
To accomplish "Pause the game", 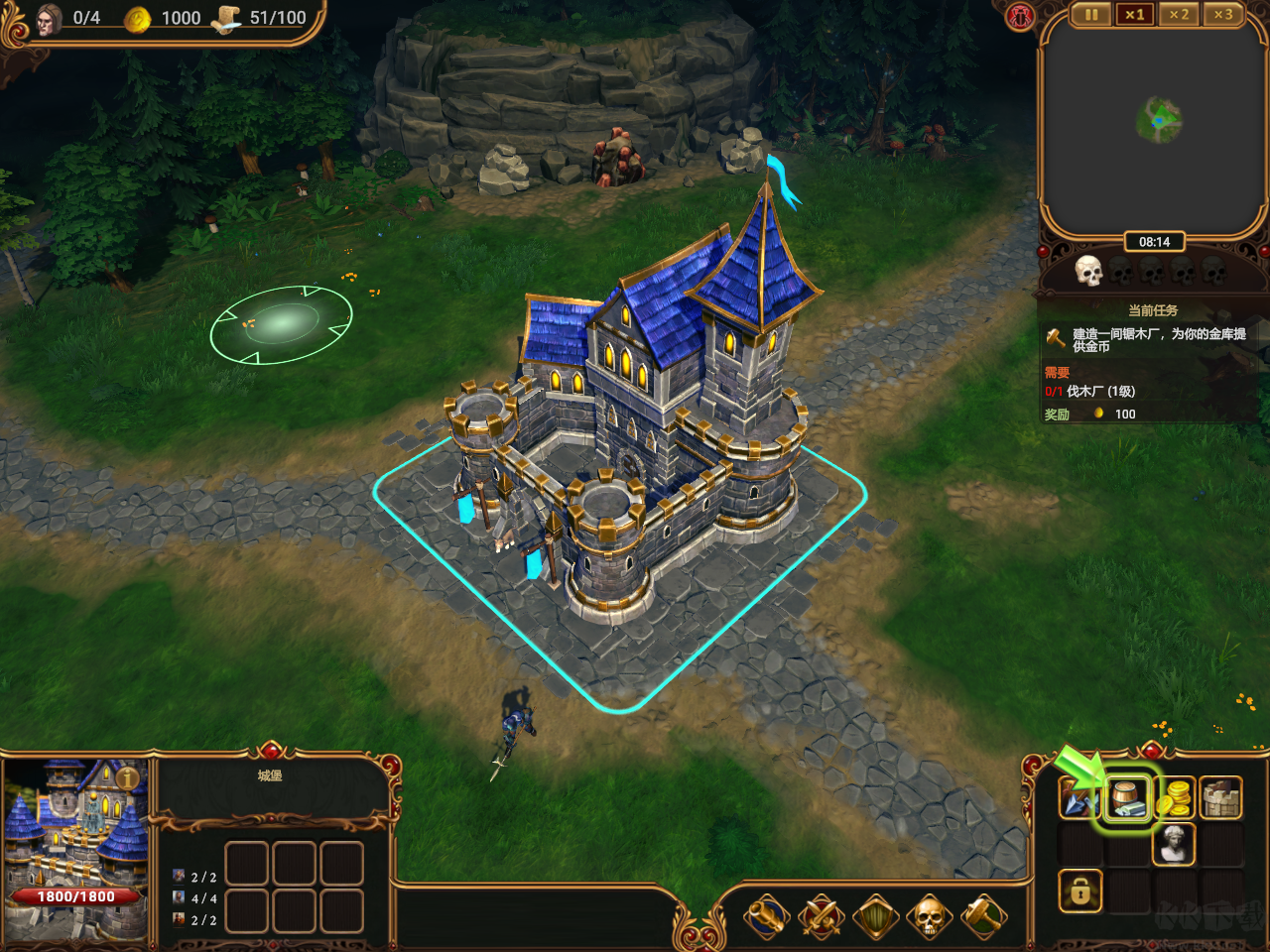I will coord(1091,15).
